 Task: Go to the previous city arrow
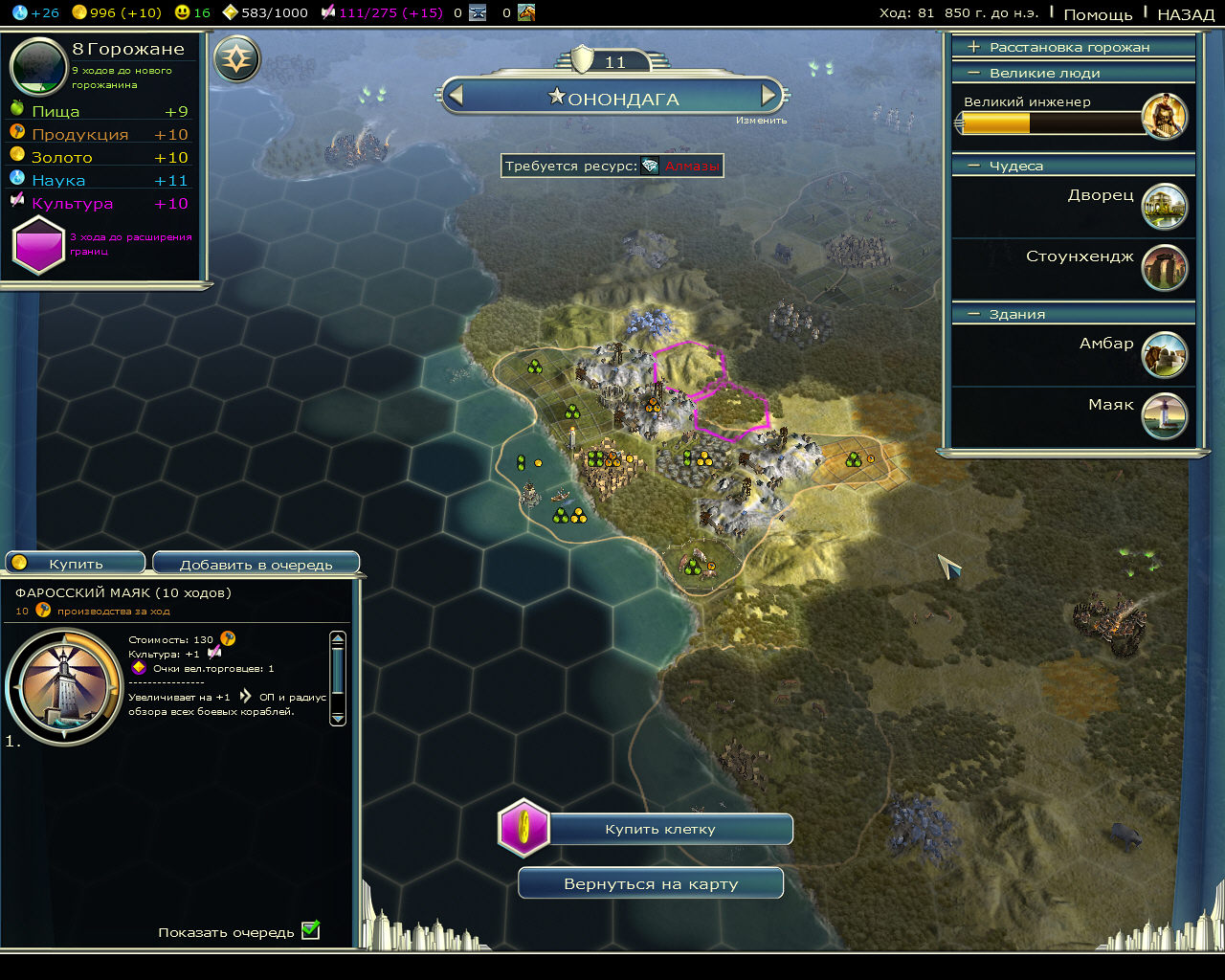457,96
